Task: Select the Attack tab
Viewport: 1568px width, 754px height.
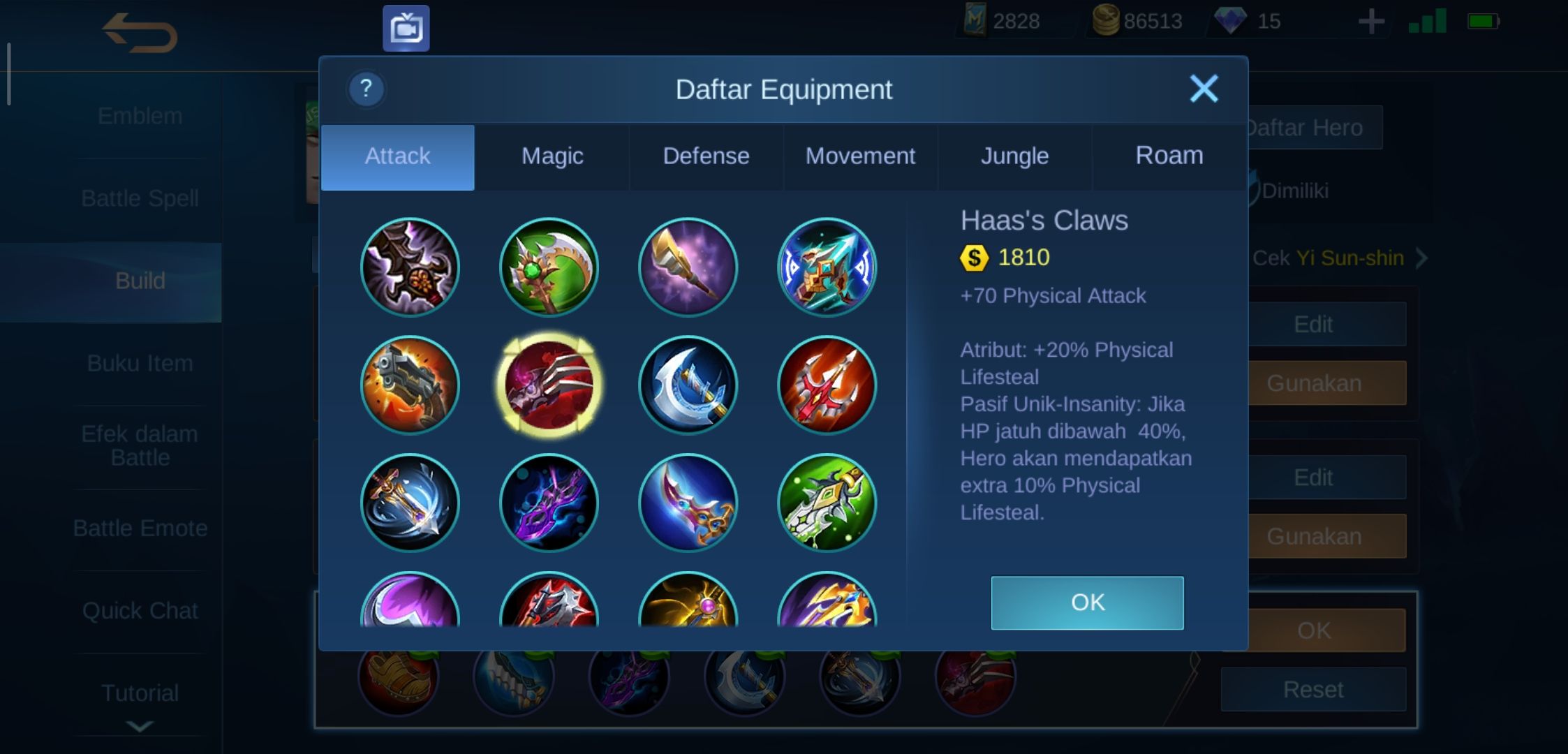Action: coord(398,156)
